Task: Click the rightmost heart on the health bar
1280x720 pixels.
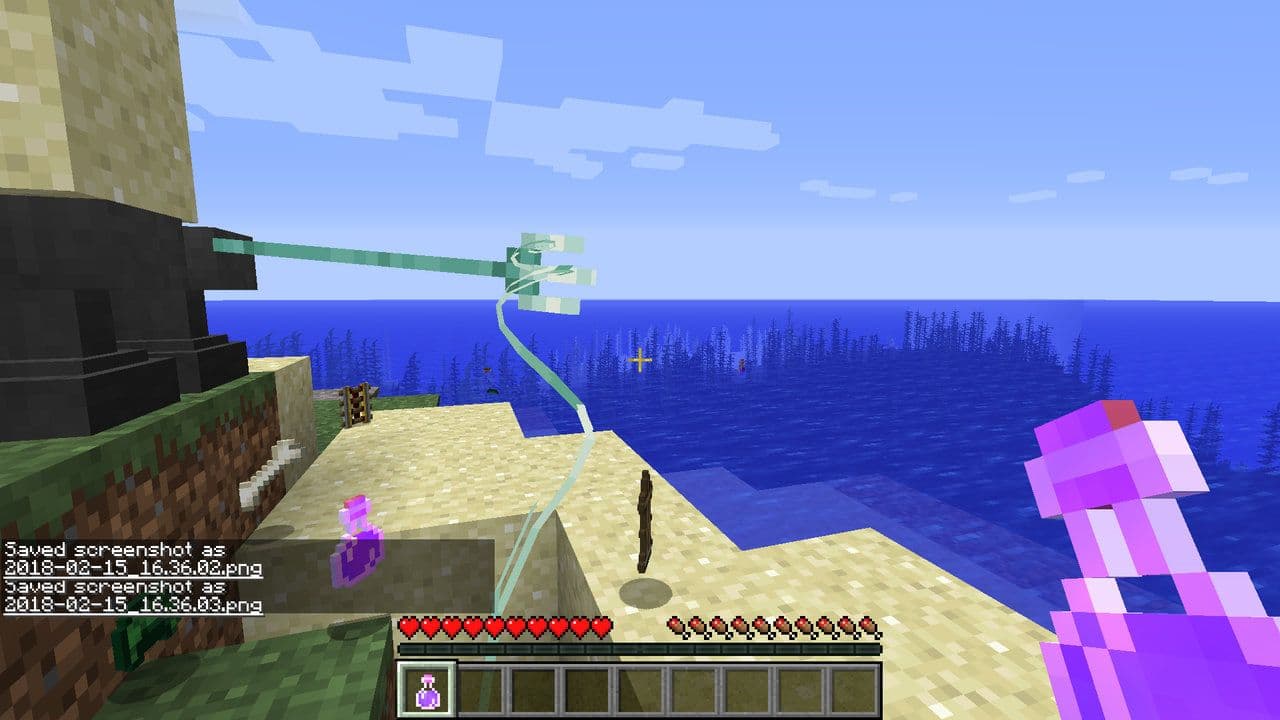Action: (x=600, y=626)
